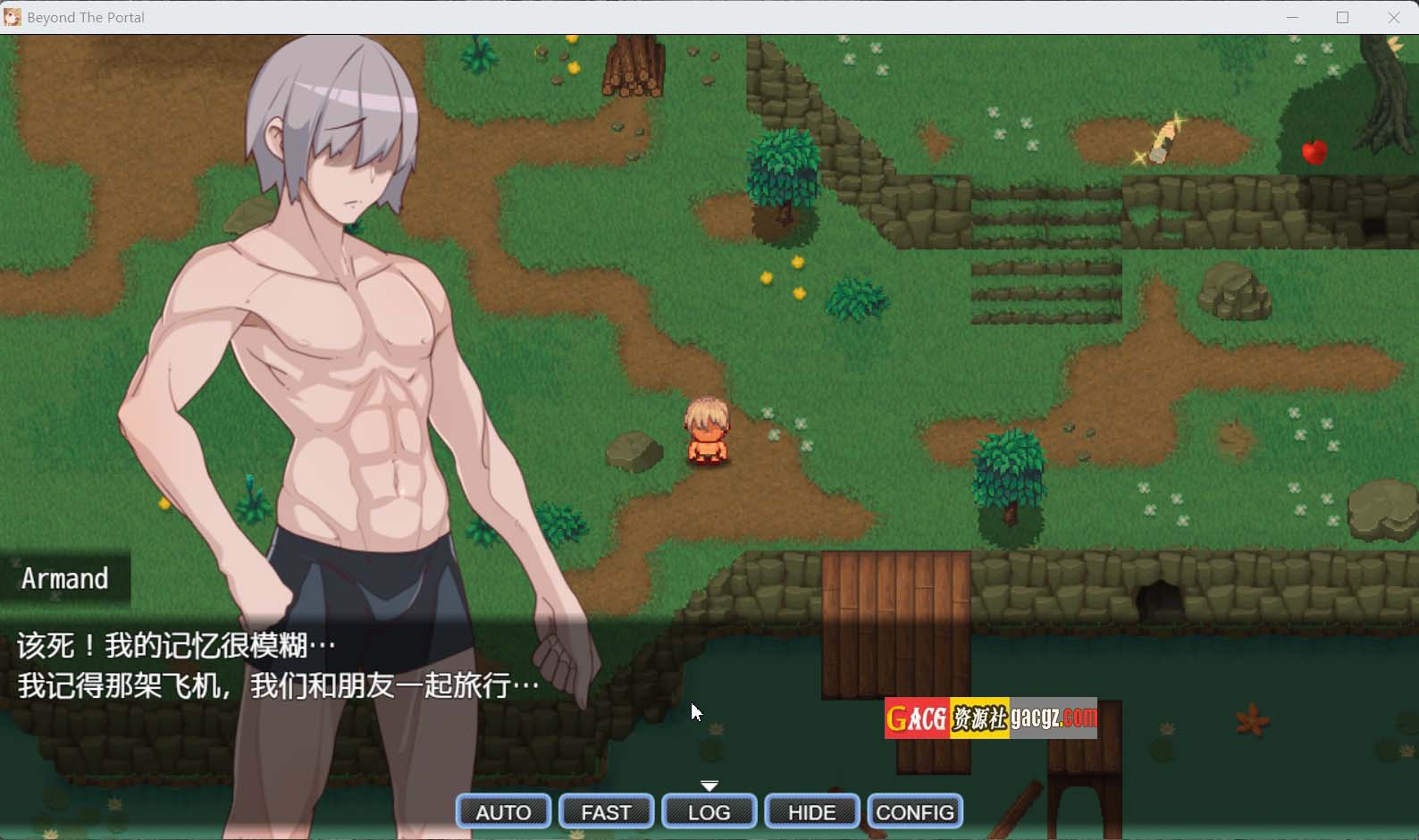Turn on FAST text skipping
Viewport: 1419px width, 840px height.
coord(606,811)
